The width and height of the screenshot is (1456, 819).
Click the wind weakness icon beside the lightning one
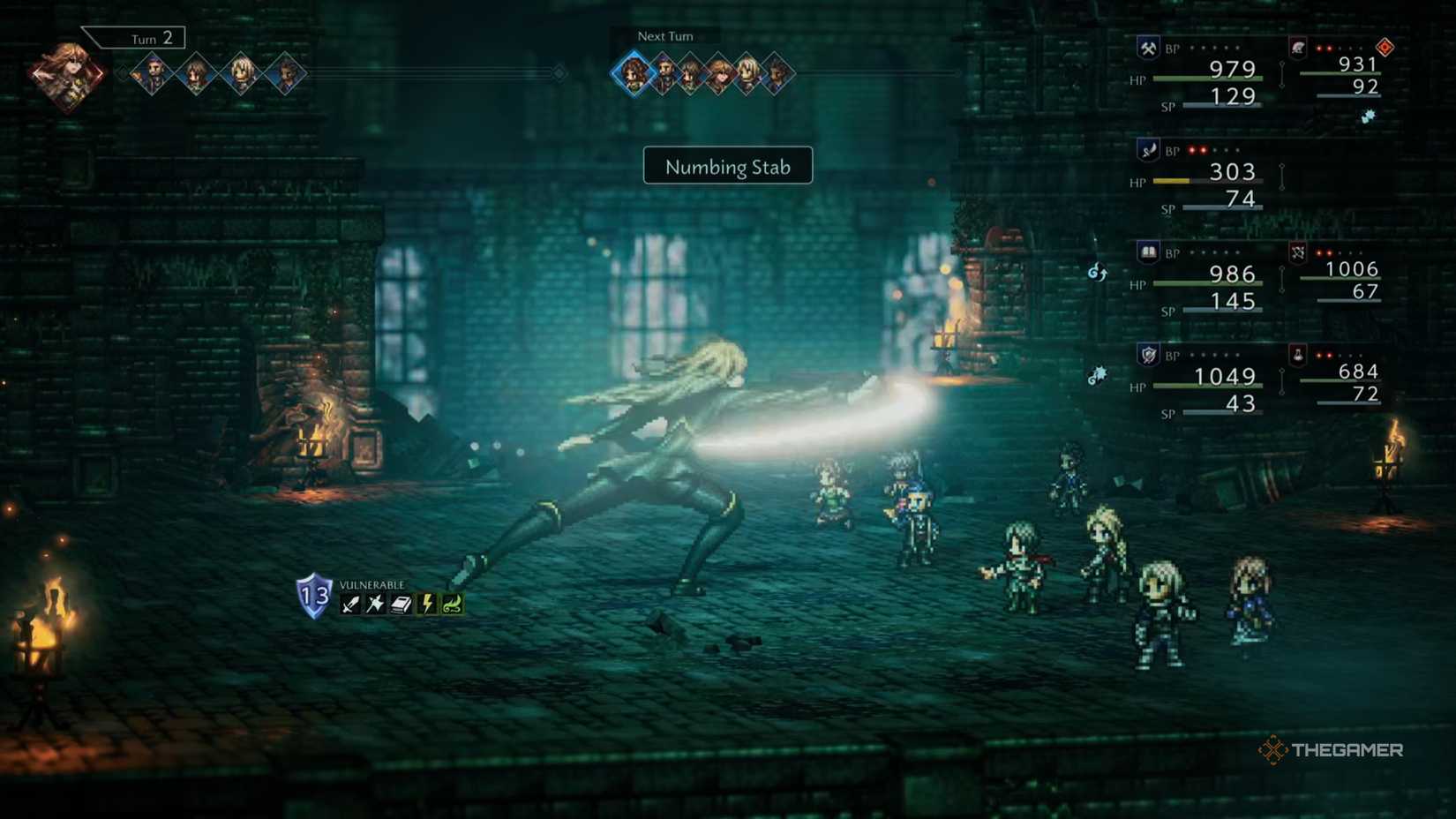pos(452,604)
